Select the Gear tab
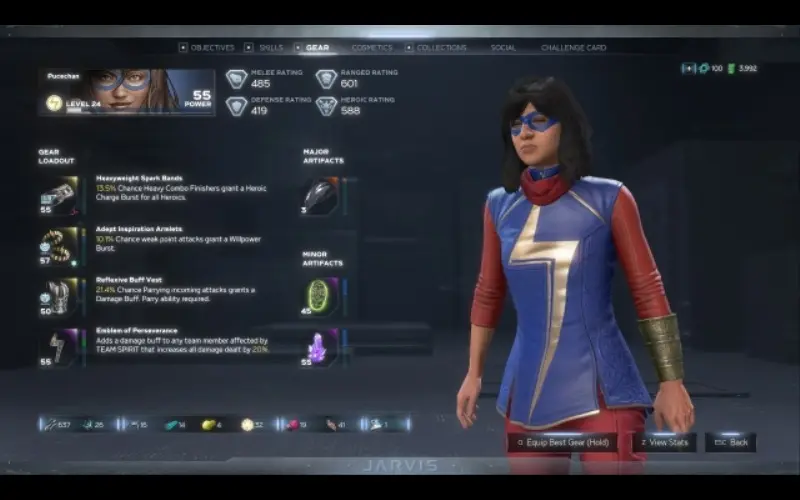This screenshot has height=500, width=800. click(x=316, y=47)
